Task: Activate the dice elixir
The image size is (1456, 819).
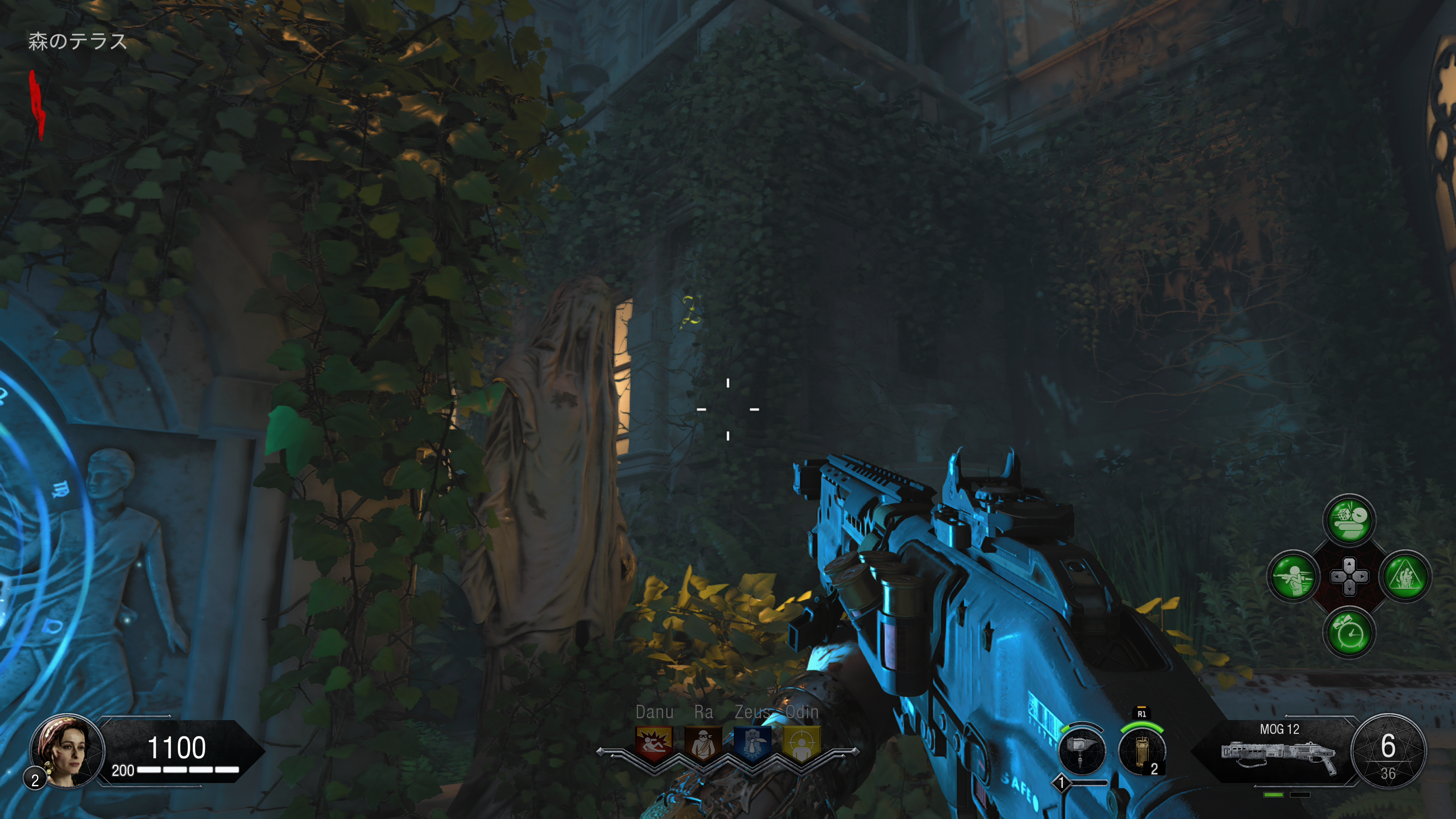Action: coord(1349,521)
